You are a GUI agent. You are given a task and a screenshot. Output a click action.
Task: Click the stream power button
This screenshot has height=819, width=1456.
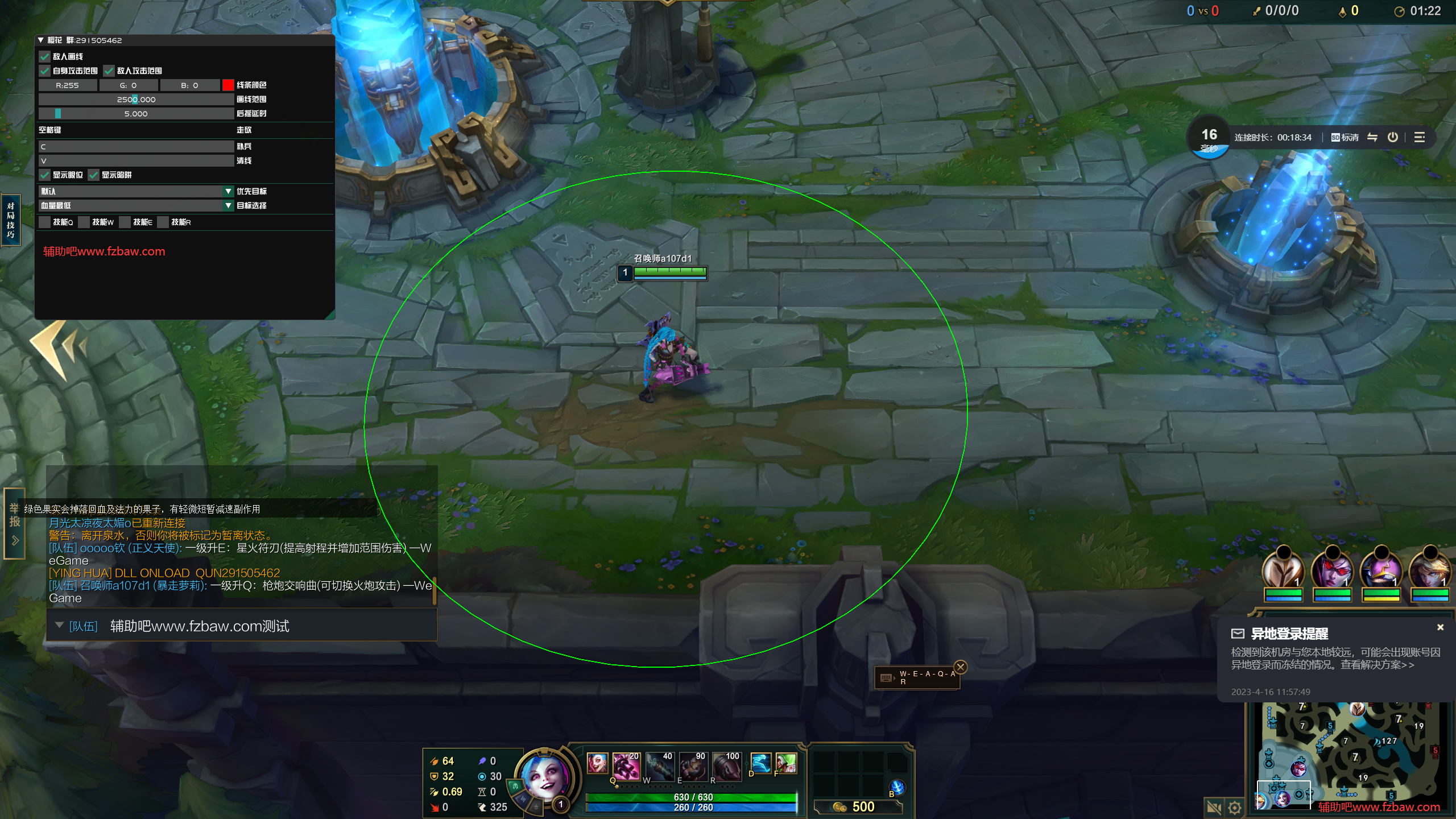tap(1392, 137)
